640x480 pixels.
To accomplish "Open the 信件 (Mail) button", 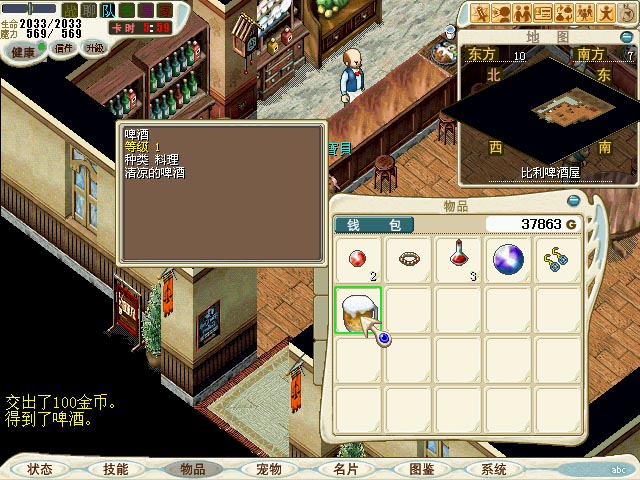I will pyautogui.click(x=63, y=48).
